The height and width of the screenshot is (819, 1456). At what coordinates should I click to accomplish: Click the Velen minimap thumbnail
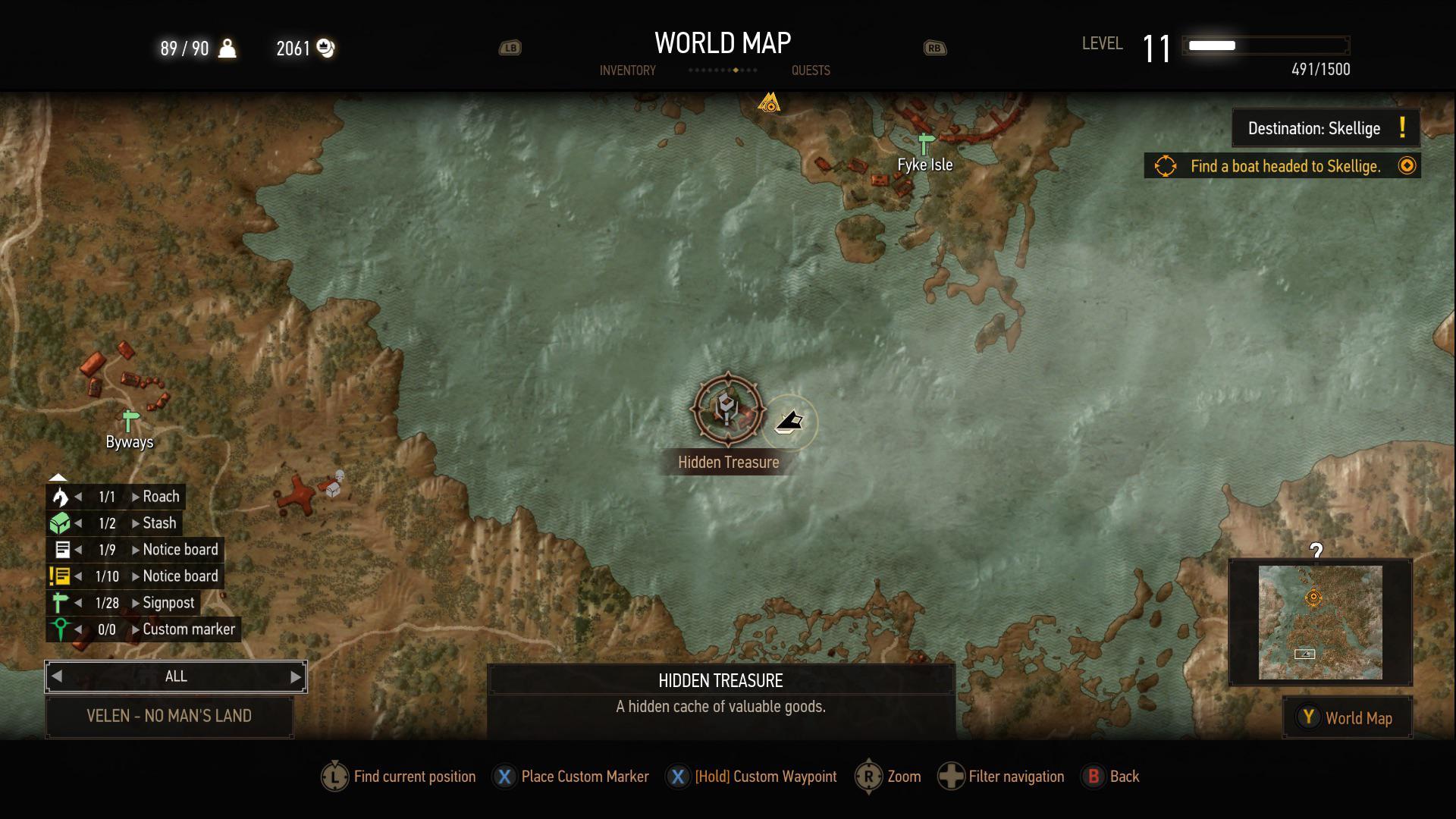(x=1319, y=622)
